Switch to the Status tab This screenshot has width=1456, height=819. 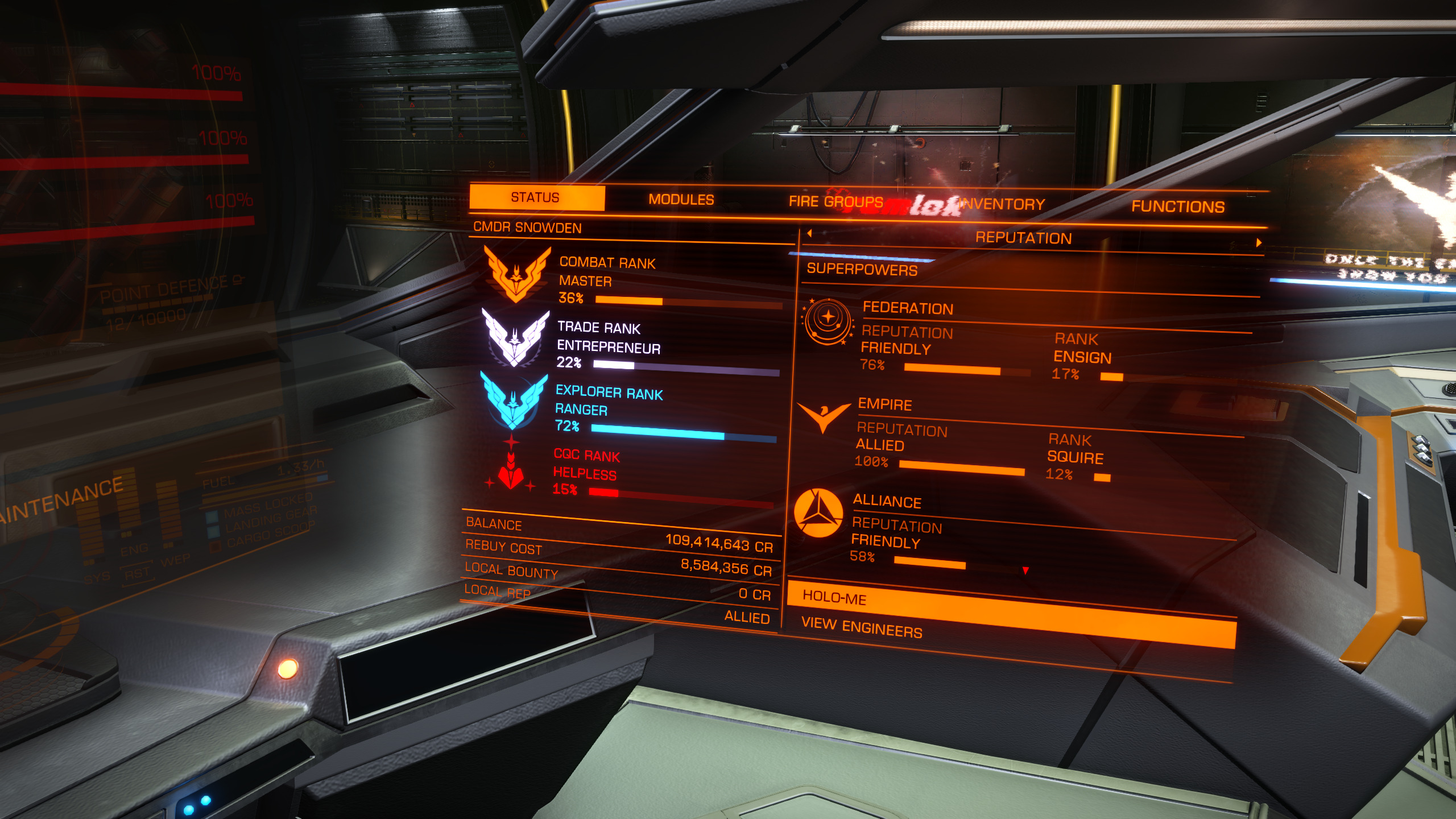click(x=535, y=197)
